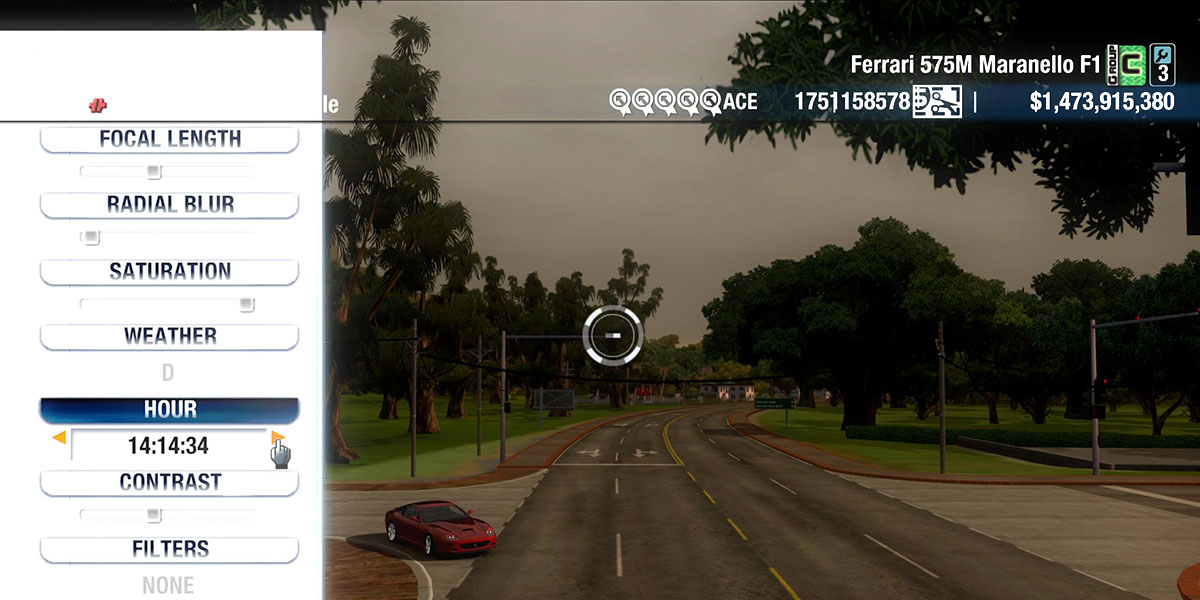
Task: Click the contrast slider handle
Action: coord(153,515)
